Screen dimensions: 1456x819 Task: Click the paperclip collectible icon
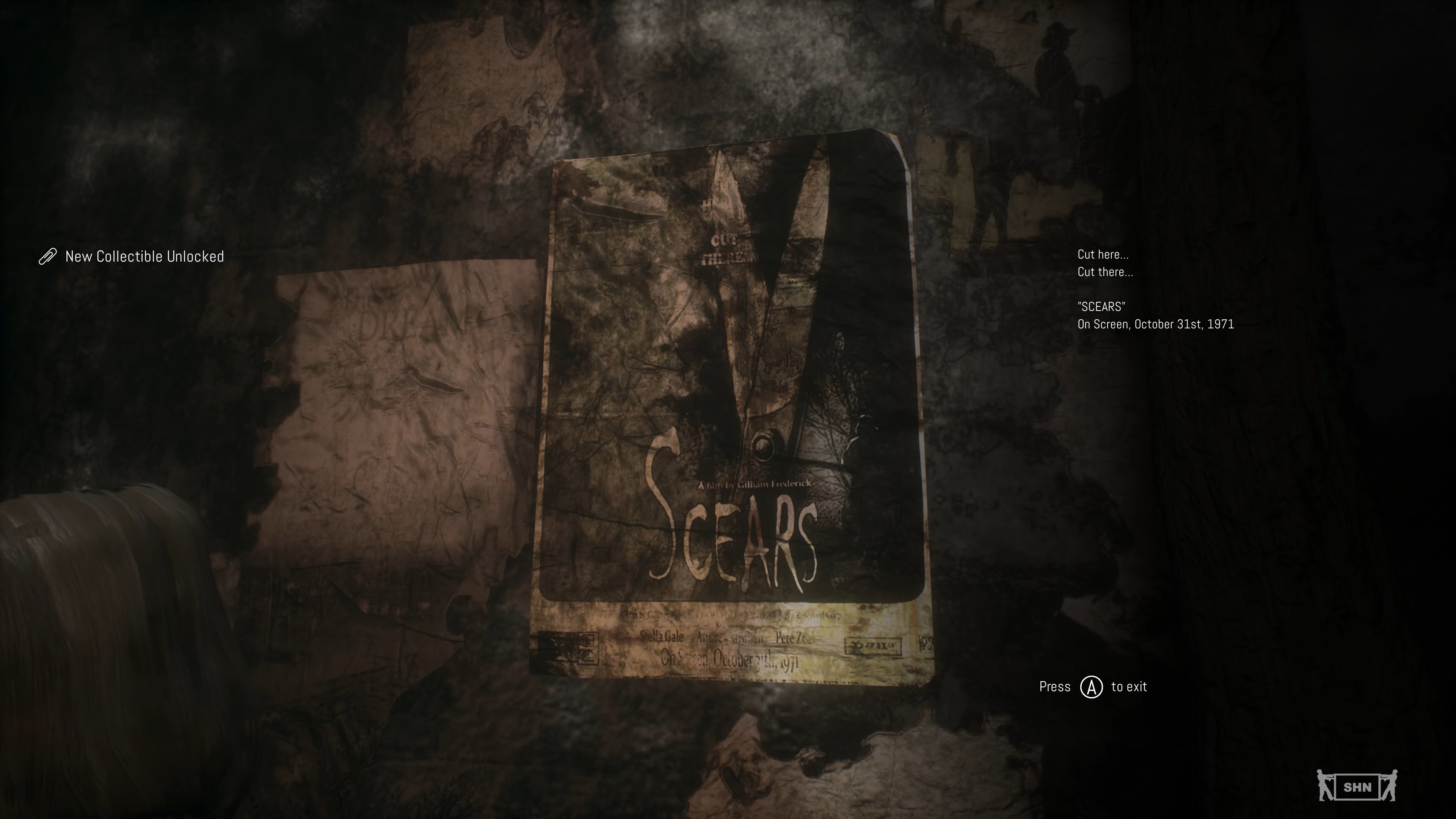click(x=47, y=256)
